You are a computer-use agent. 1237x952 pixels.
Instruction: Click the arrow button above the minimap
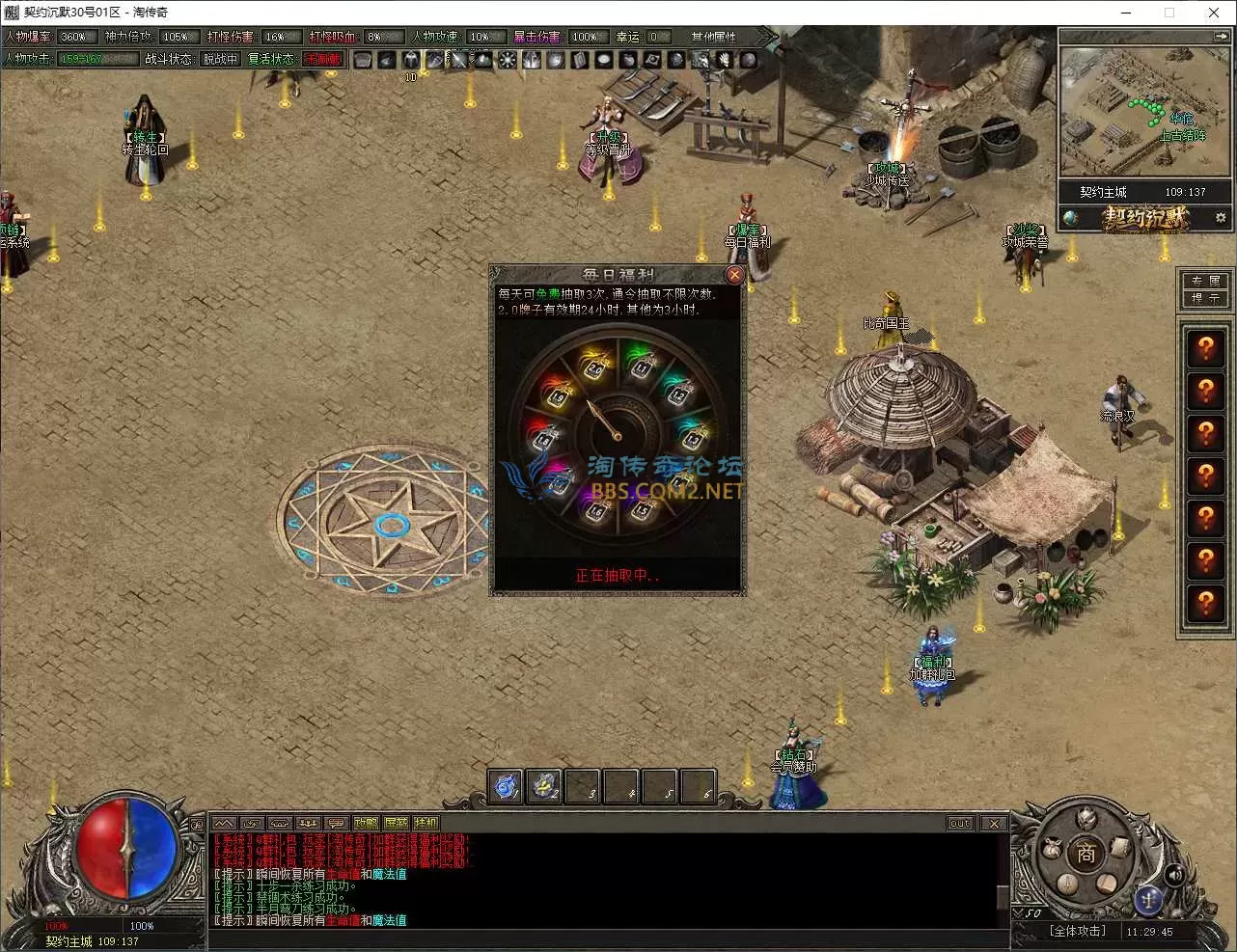point(1222,36)
